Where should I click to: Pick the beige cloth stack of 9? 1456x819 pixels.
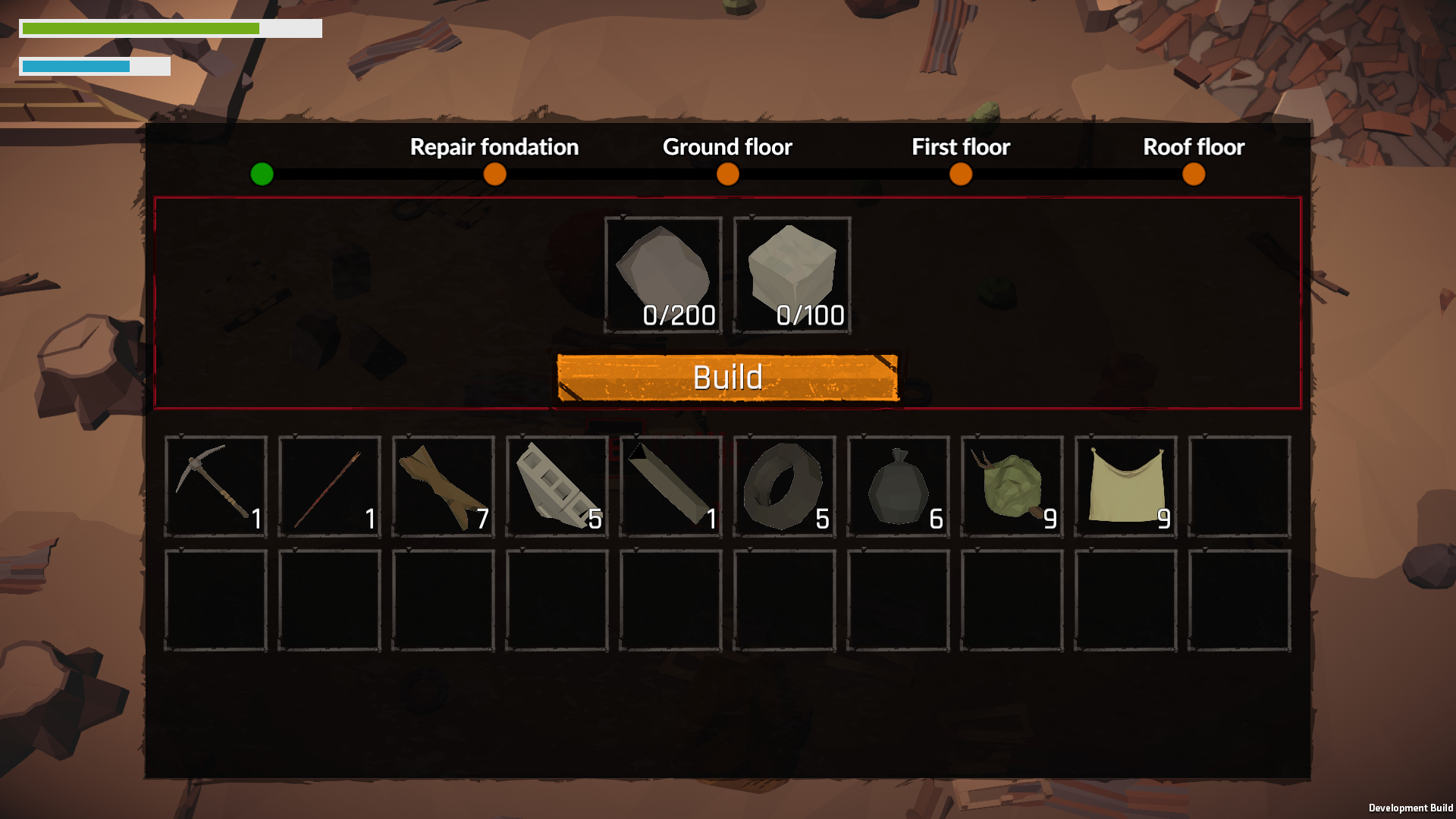coord(1126,487)
